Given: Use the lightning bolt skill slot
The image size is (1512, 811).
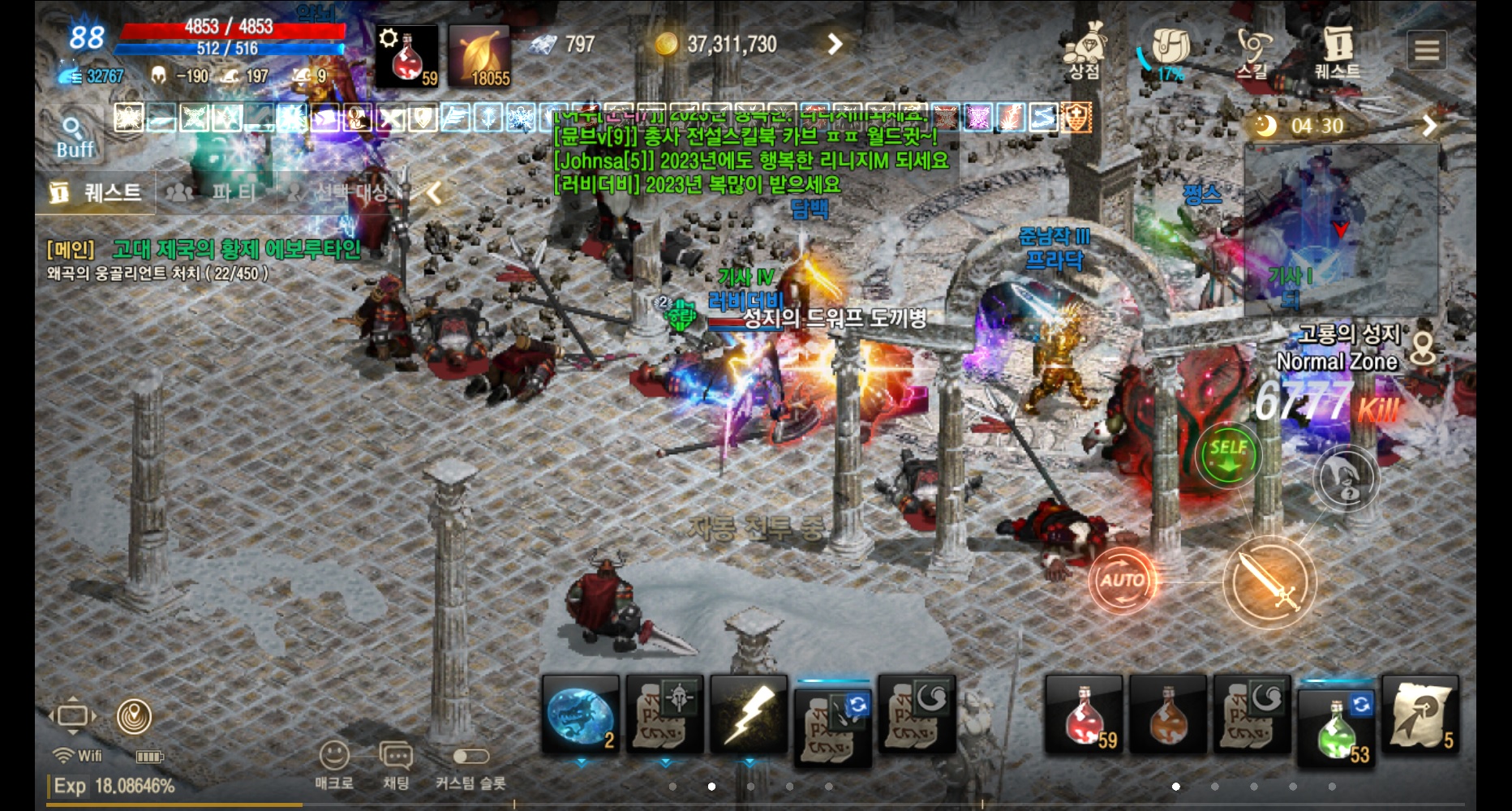Looking at the screenshot, I should 750,715.
